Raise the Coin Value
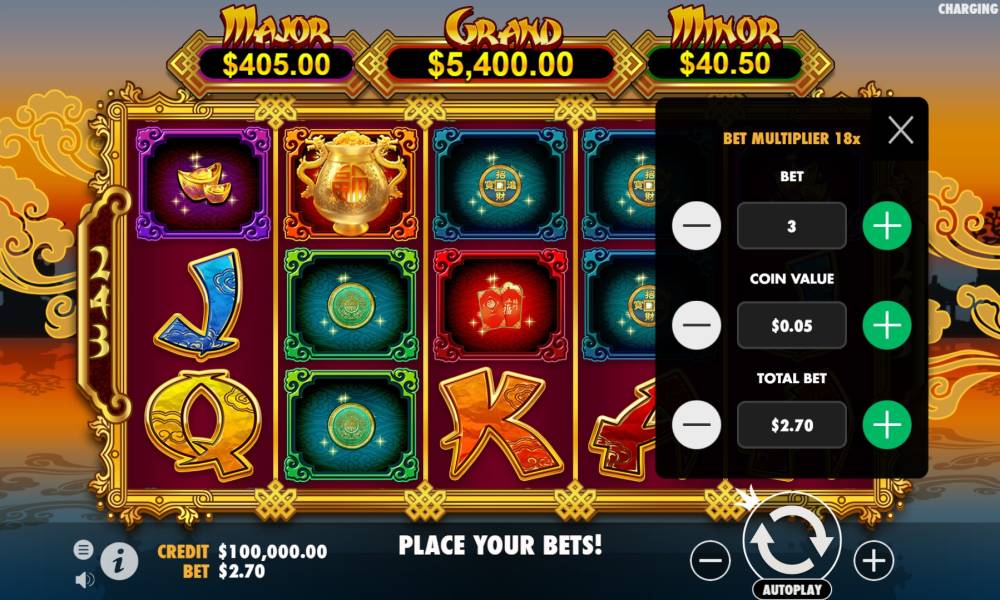The height and width of the screenshot is (600, 1000). tap(887, 325)
